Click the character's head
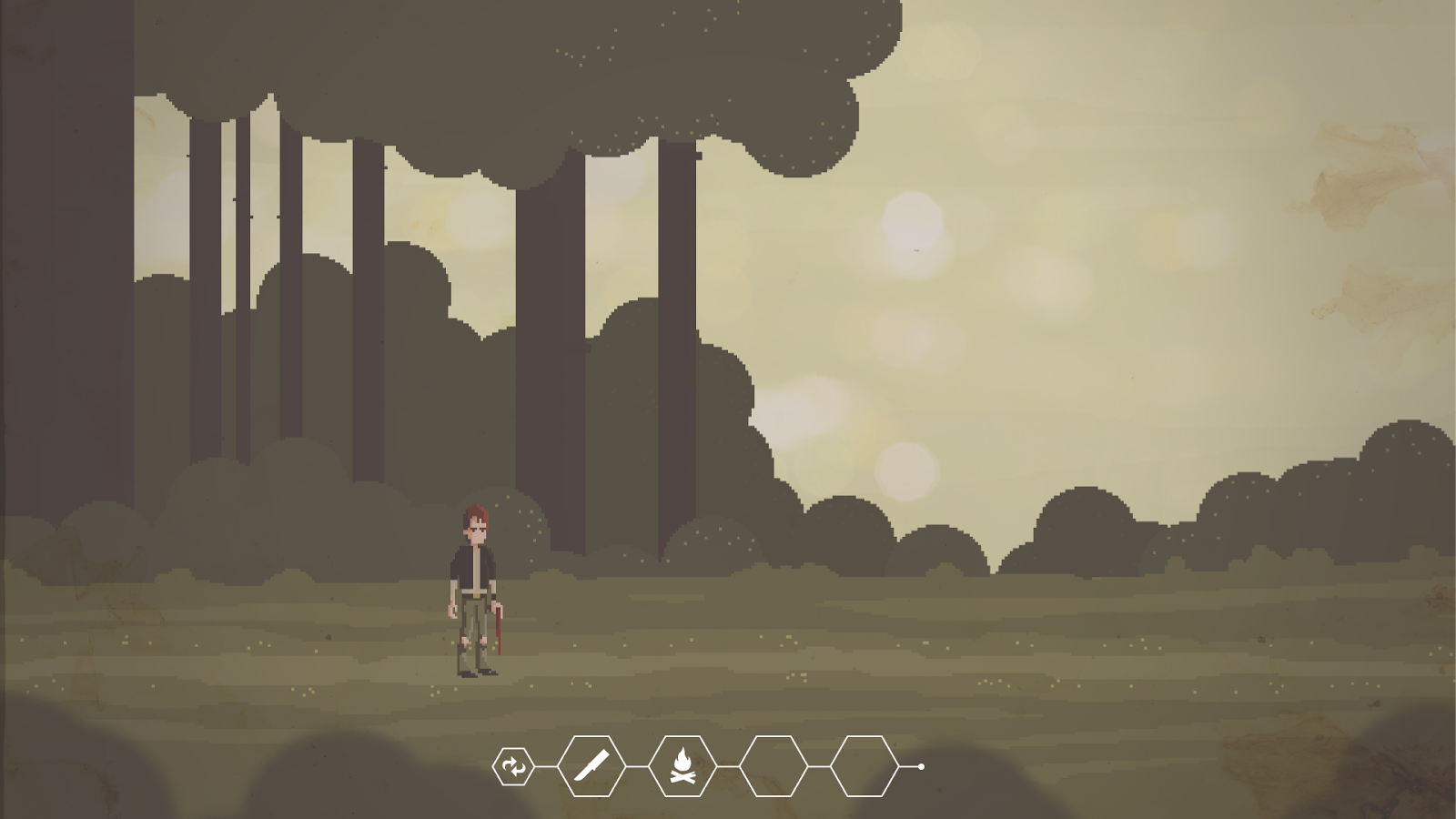 [x=477, y=523]
